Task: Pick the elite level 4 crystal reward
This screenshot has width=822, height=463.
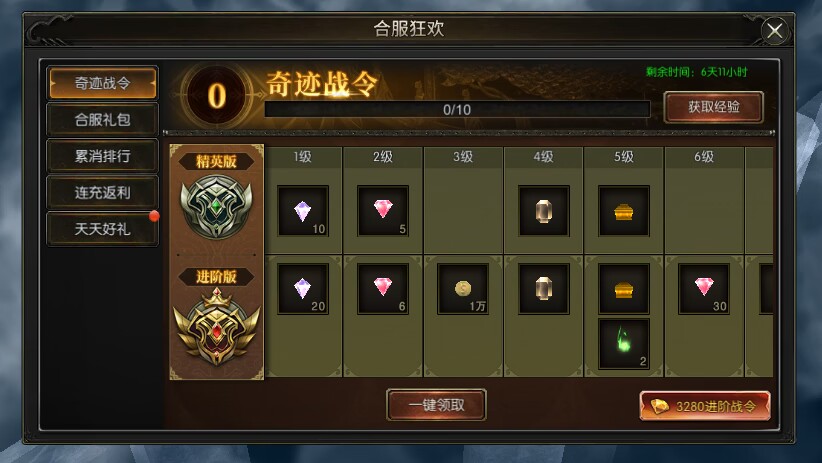Action: tap(543, 211)
